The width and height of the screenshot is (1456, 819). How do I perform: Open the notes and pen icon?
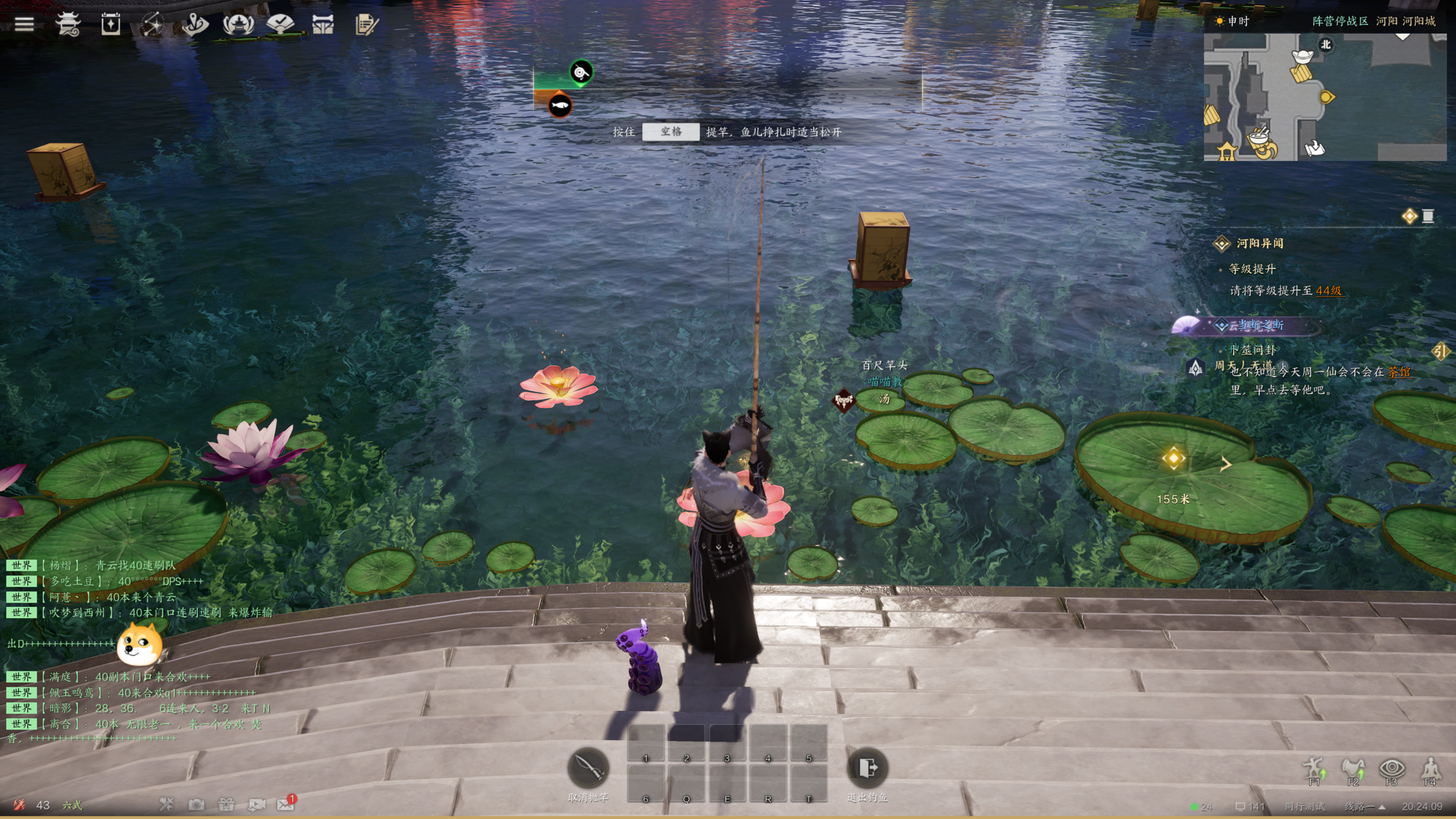(x=366, y=24)
